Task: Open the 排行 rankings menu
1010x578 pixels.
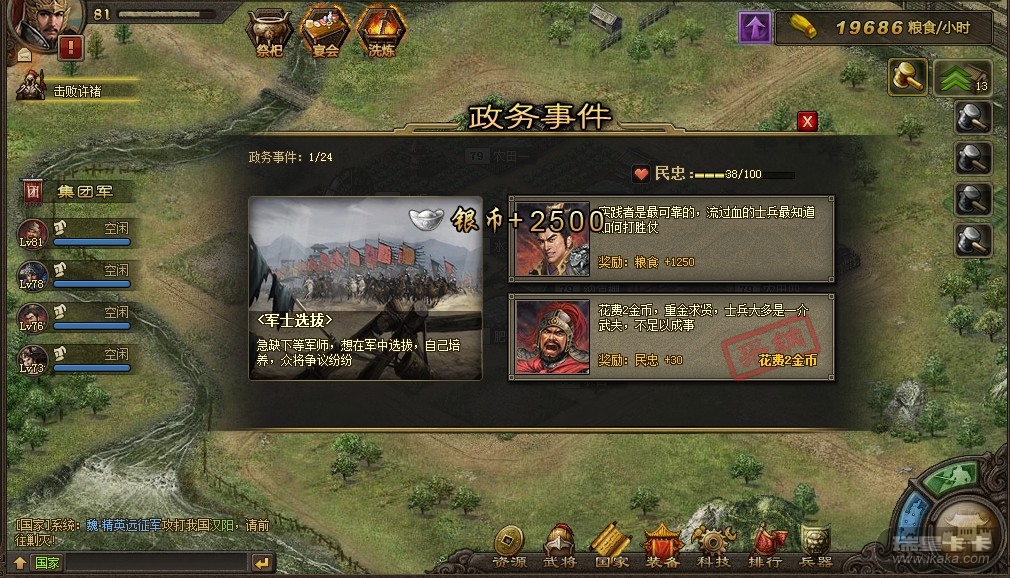Action: click(x=765, y=546)
